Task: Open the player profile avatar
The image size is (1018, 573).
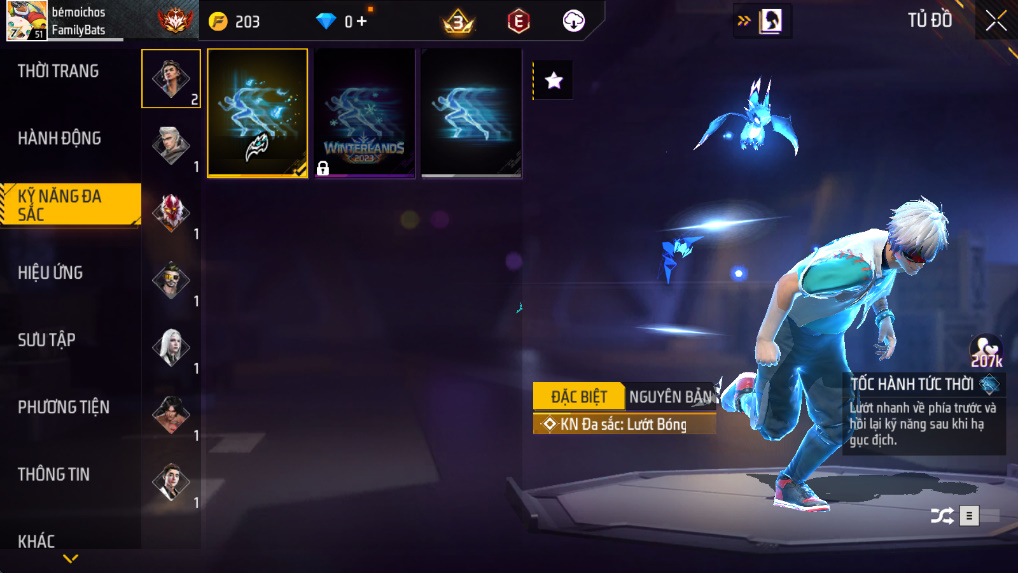Action: click(x=25, y=21)
